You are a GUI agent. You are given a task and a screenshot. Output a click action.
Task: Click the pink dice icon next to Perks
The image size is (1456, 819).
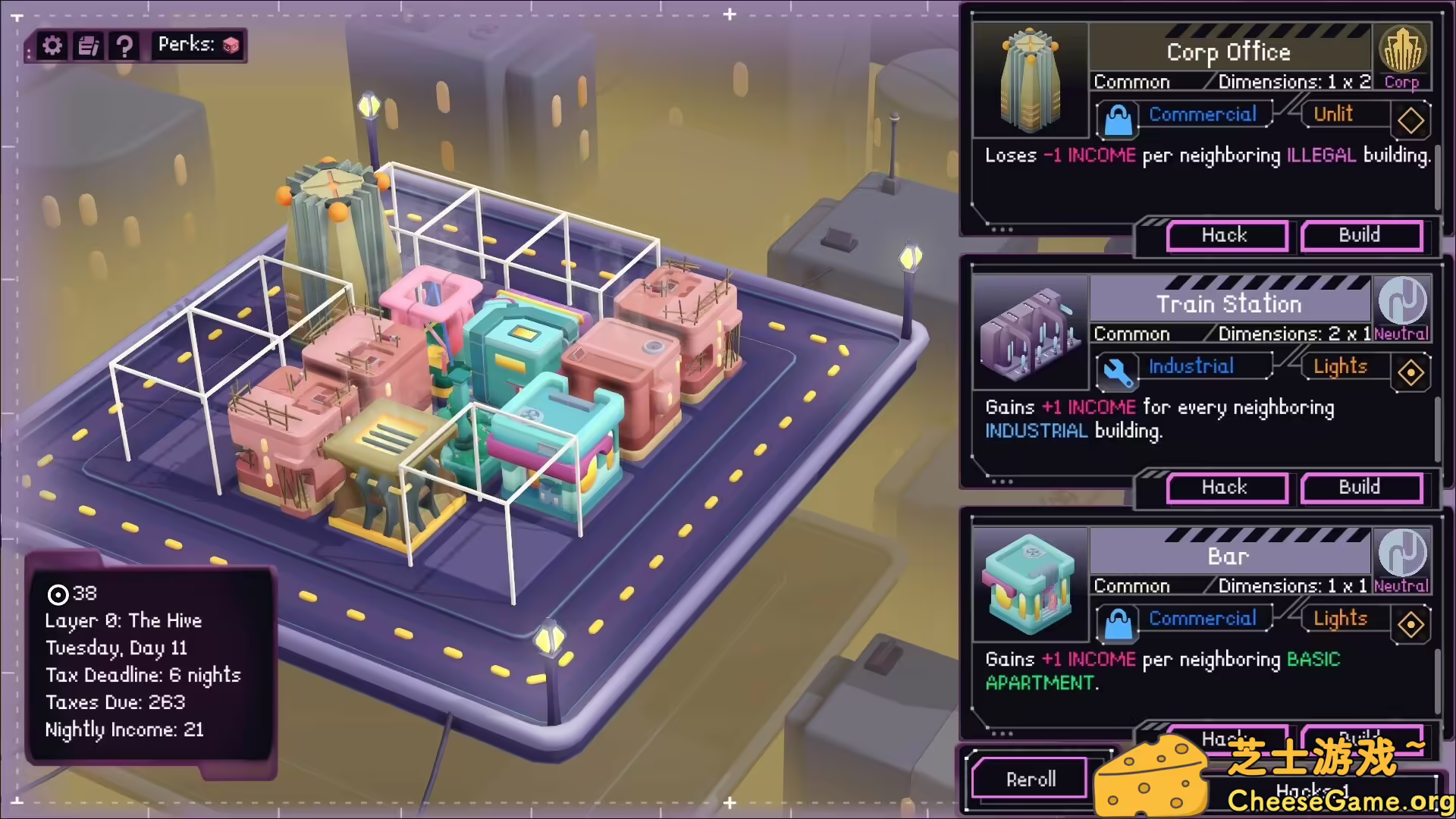point(231,45)
